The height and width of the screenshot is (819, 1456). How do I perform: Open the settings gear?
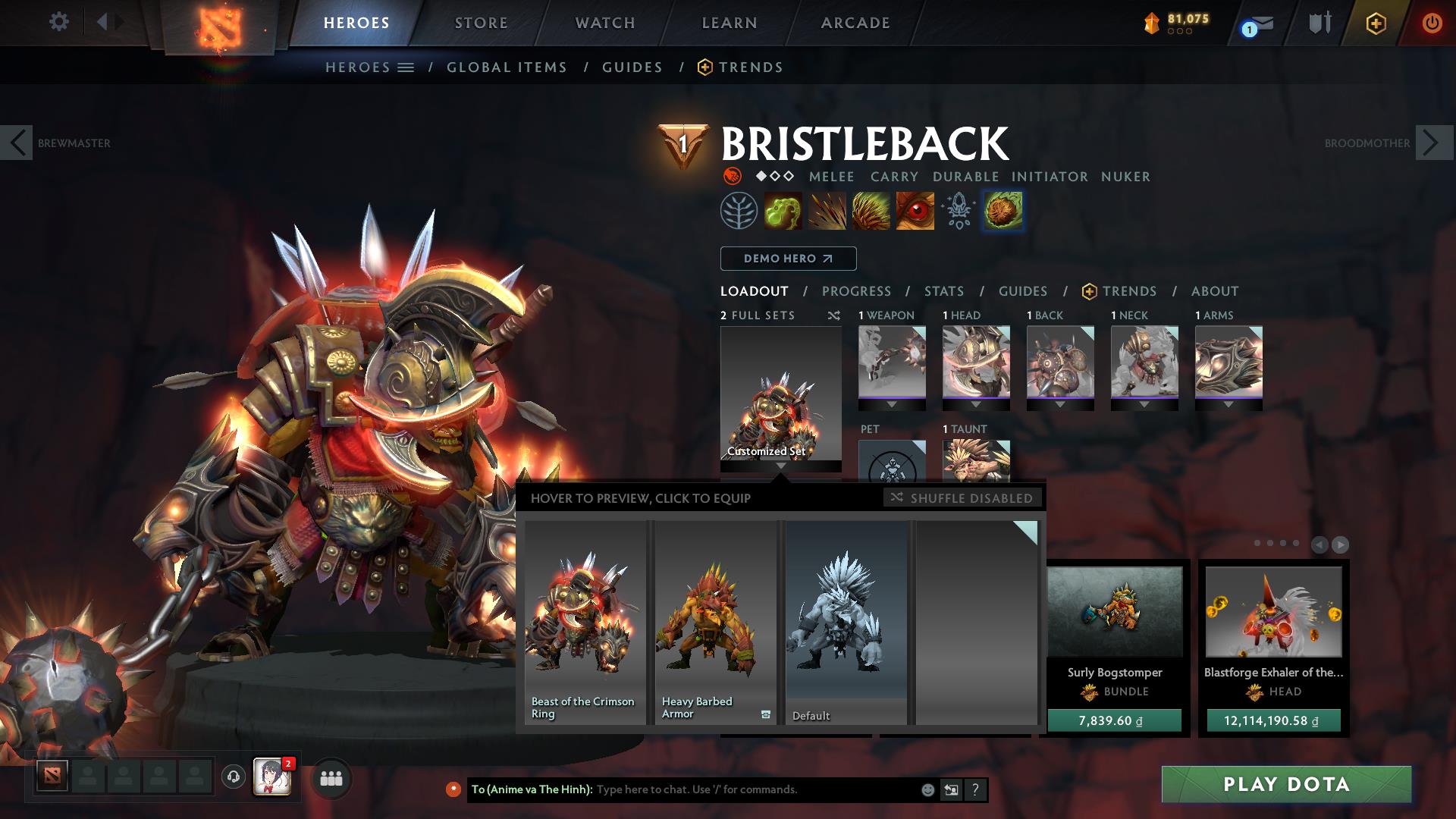(x=58, y=22)
